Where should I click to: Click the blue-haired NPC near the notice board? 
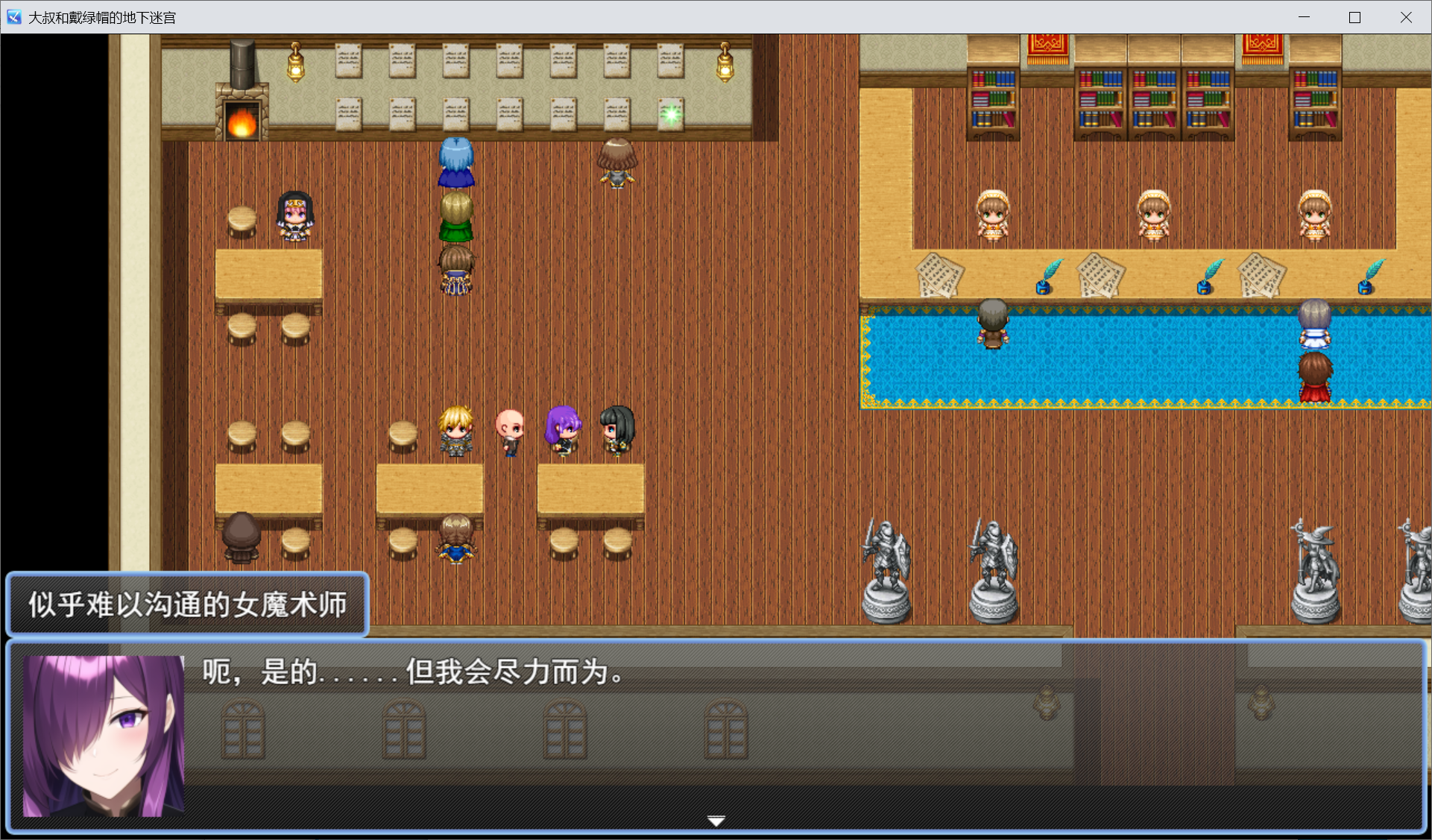(456, 160)
